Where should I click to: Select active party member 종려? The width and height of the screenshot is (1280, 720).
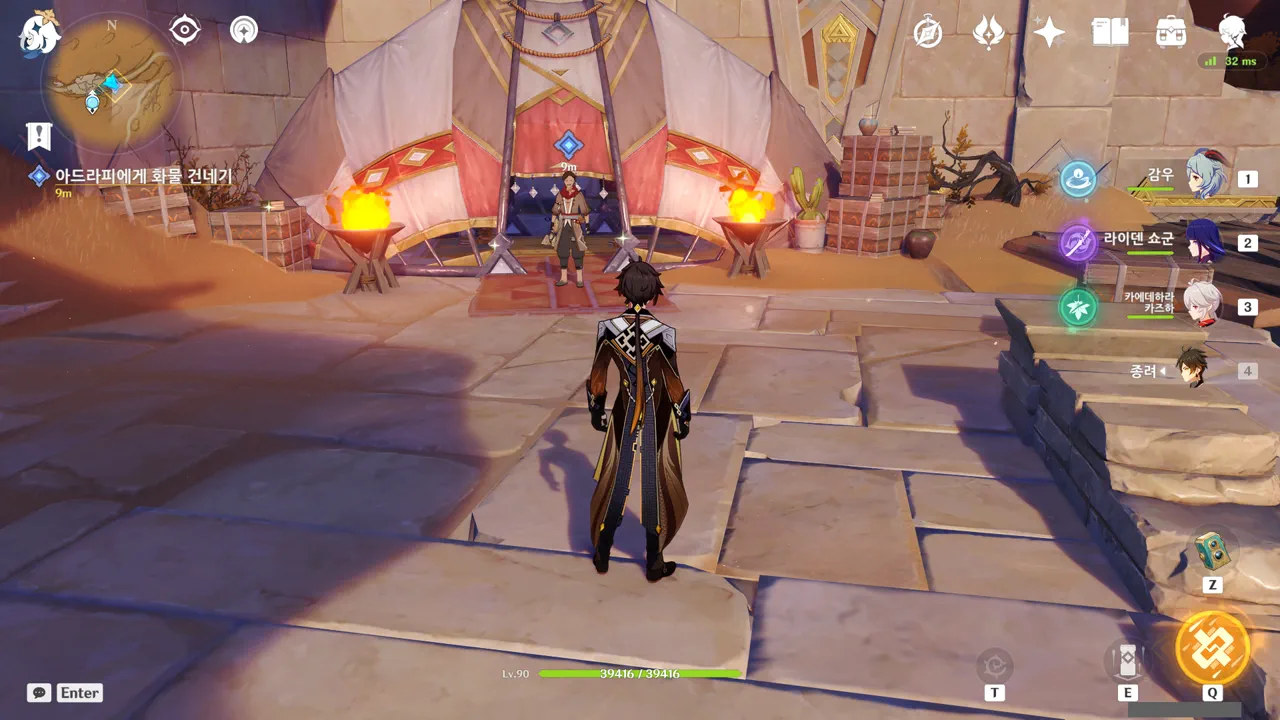(1190, 368)
